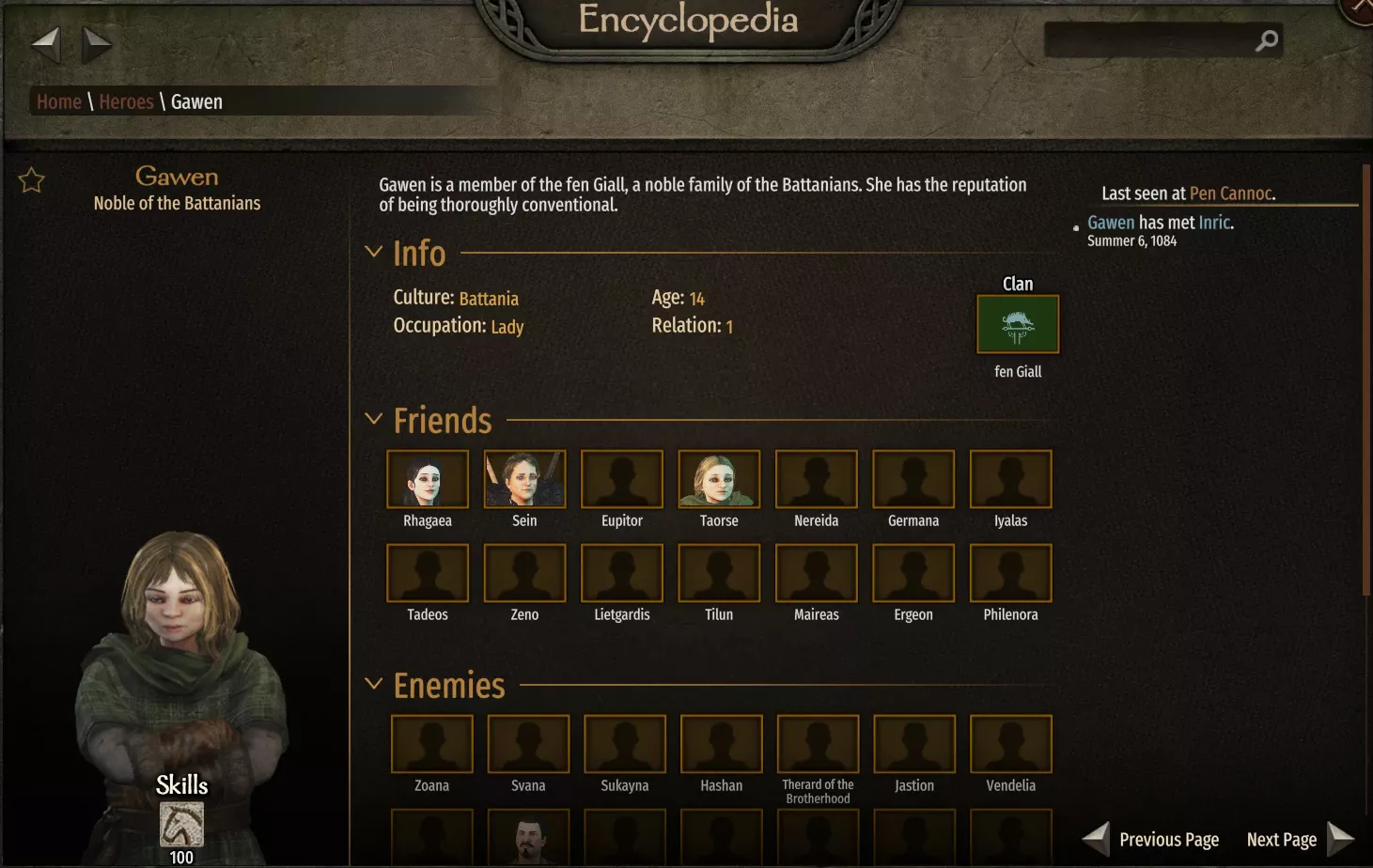The height and width of the screenshot is (868, 1373).
Task: Click the back navigation arrow
Action: (x=46, y=43)
